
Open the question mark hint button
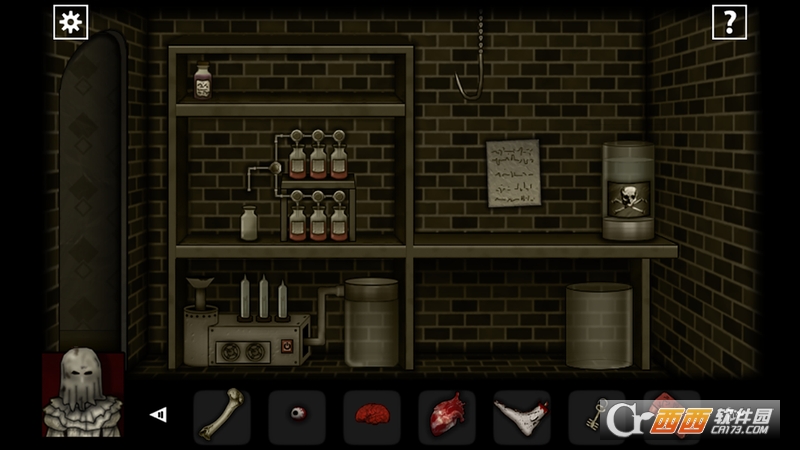[729, 22]
